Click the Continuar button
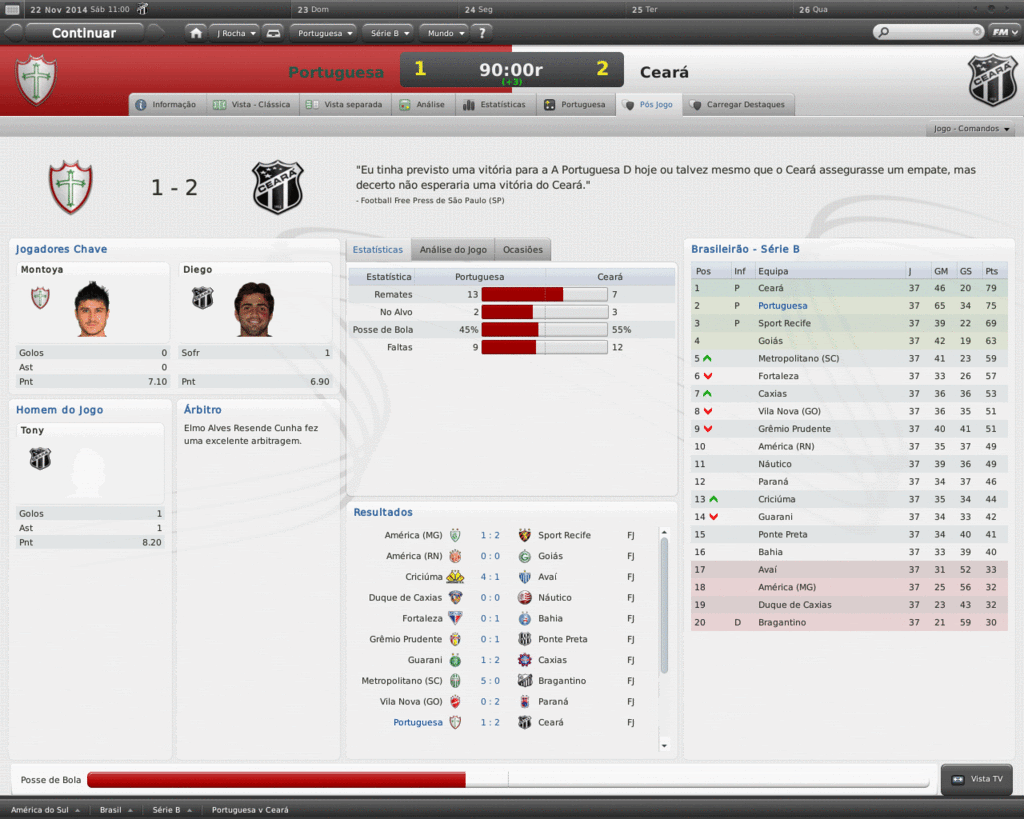Viewport: 1024px width, 819px height. click(84, 33)
